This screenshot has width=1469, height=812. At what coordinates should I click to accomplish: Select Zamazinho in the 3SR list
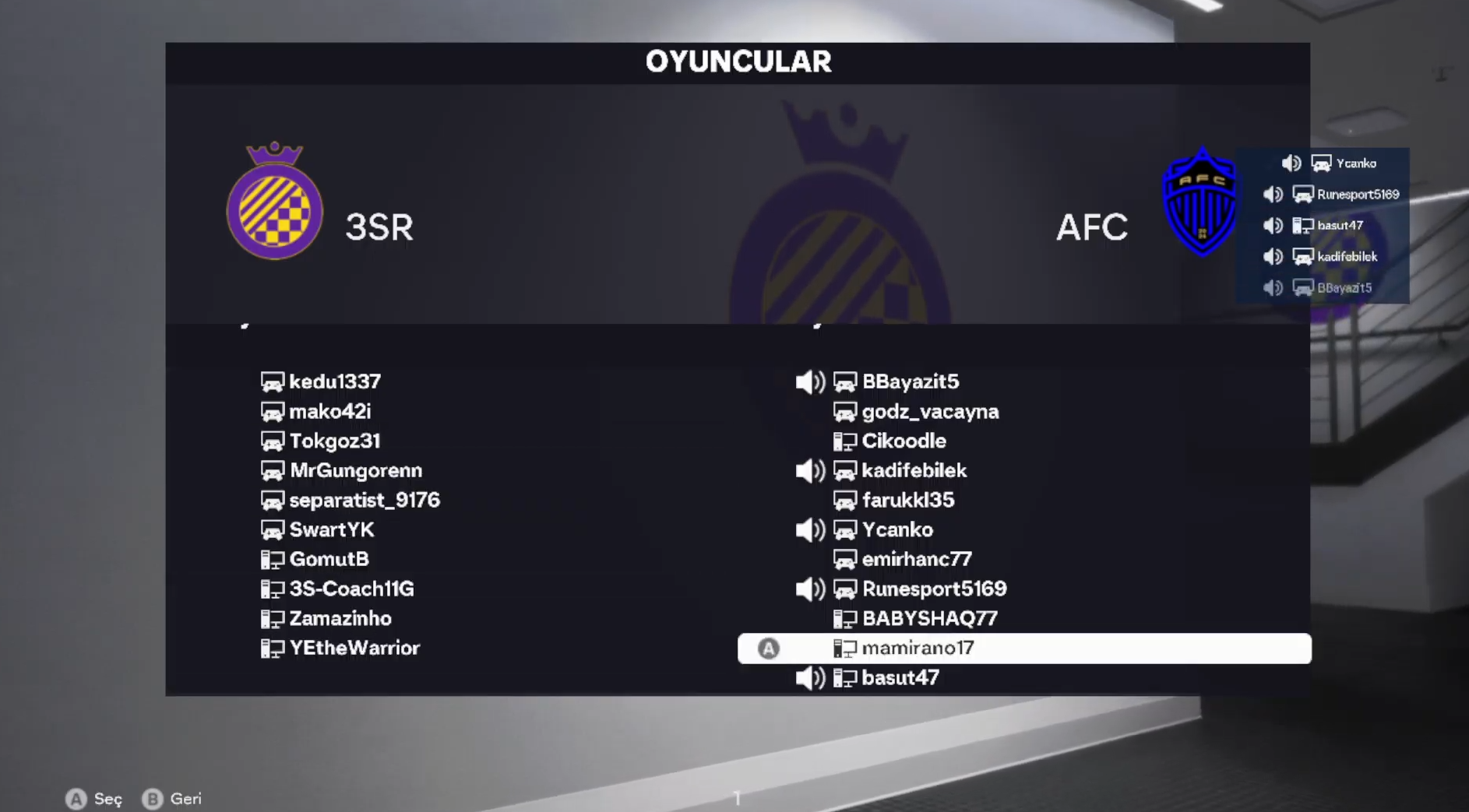[x=340, y=618]
